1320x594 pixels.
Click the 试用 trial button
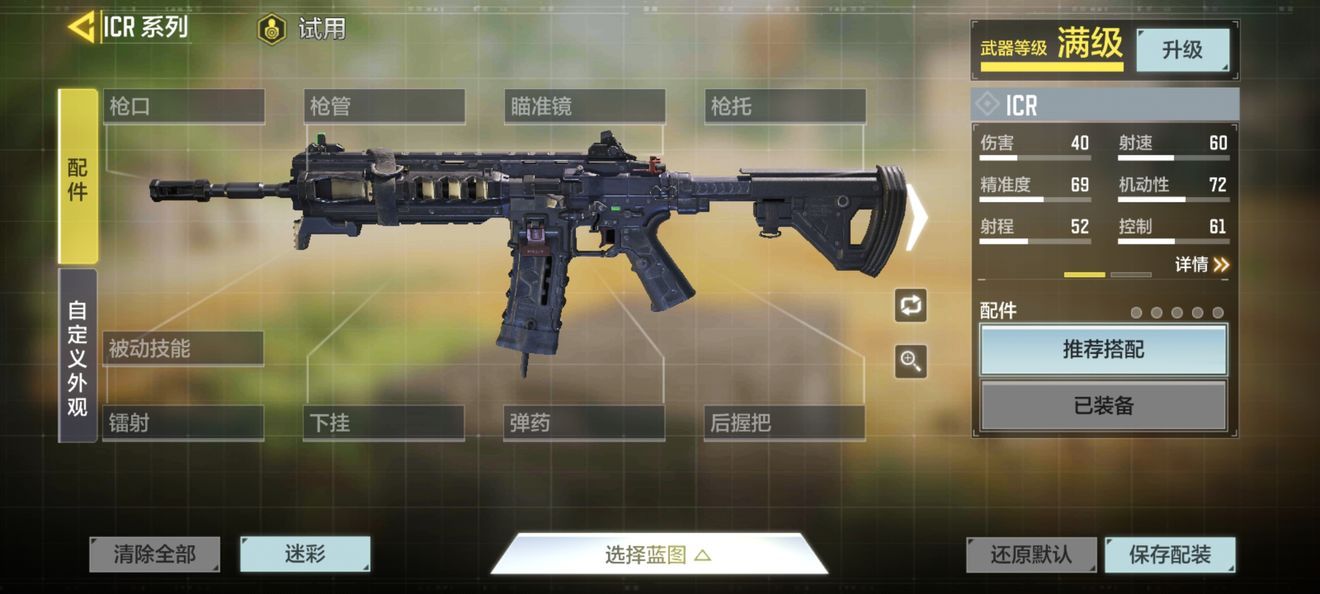pyautogui.click(x=302, y=29)
